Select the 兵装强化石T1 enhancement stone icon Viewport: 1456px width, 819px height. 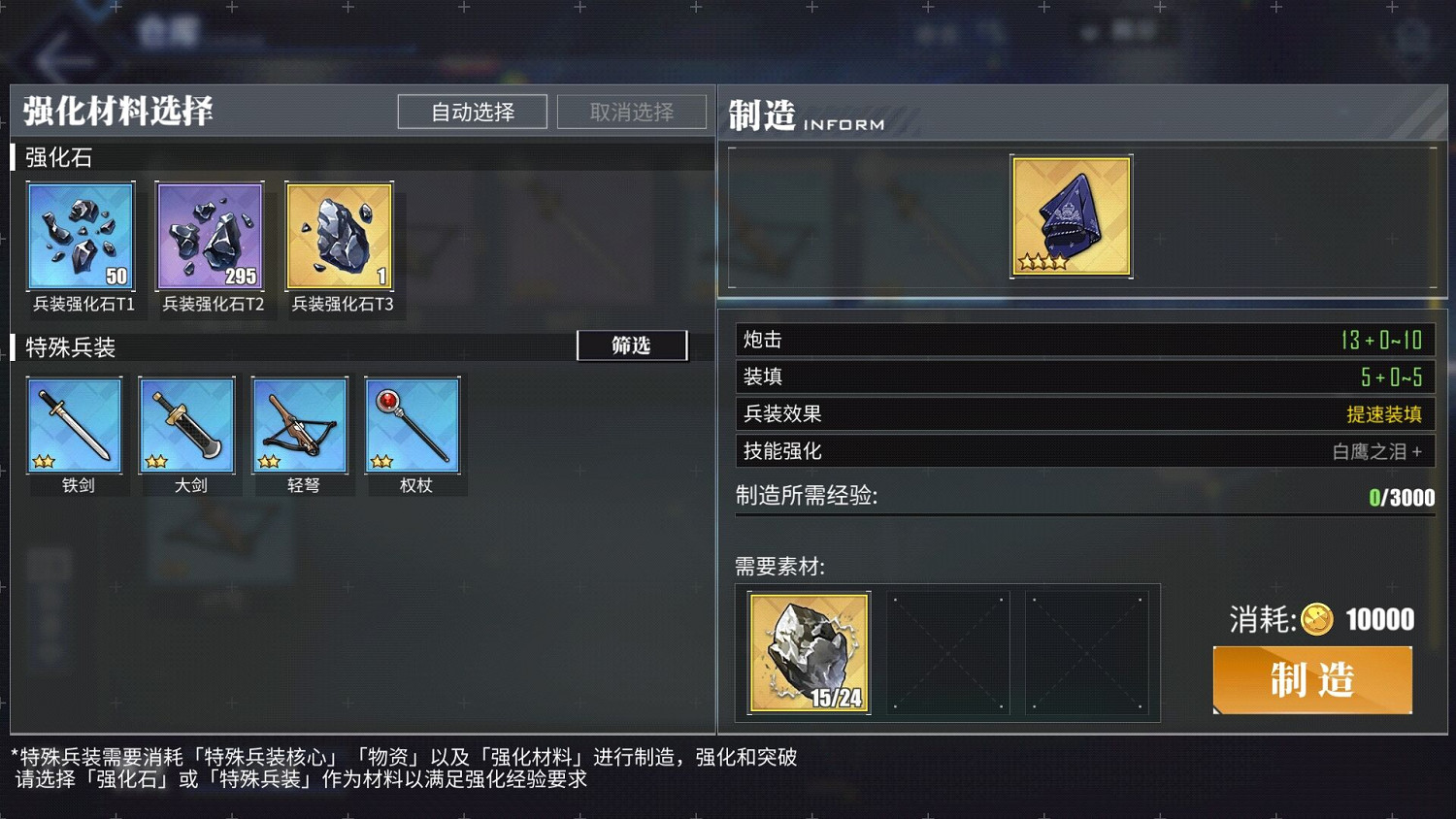tap(81, 236)
